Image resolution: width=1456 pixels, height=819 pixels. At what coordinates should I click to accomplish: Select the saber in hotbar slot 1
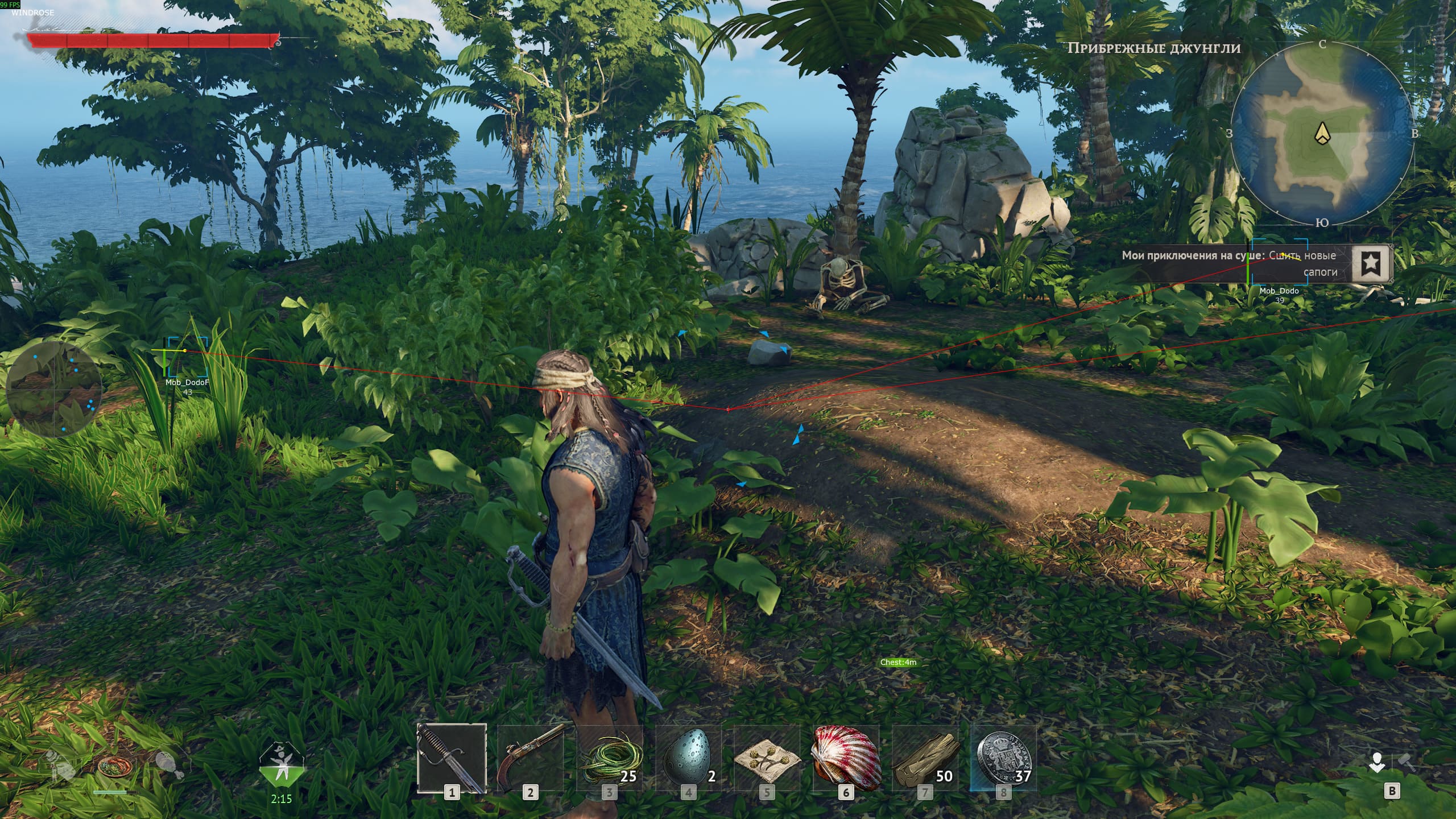coord(452,758)
